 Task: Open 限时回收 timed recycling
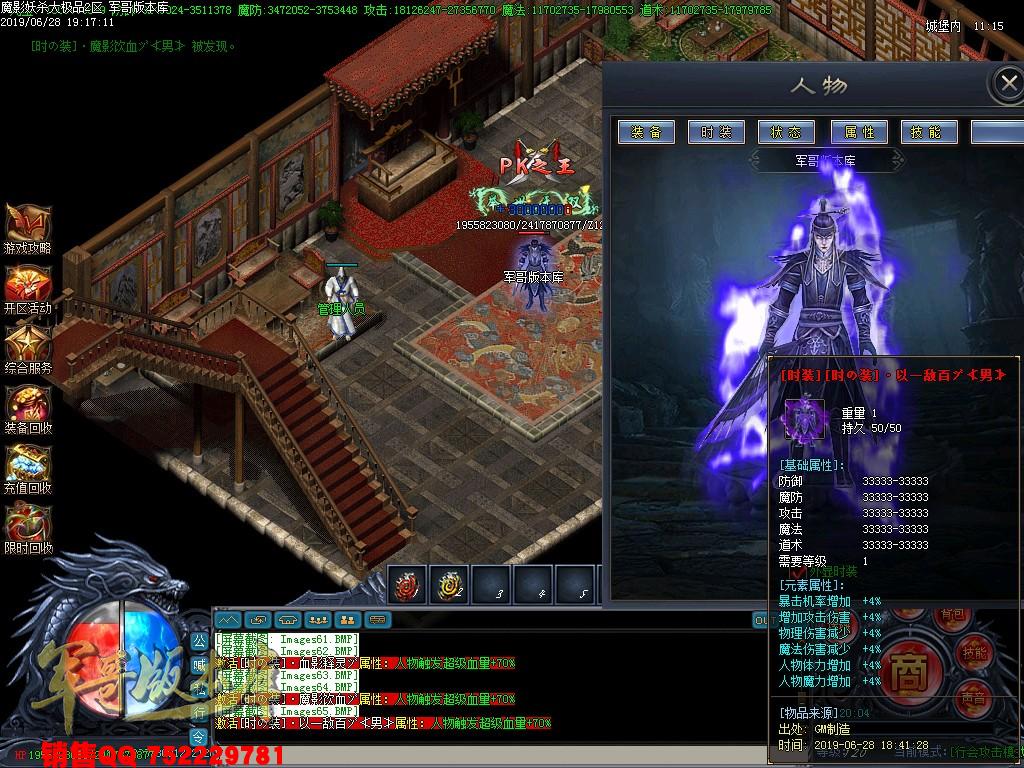(27, 529)
